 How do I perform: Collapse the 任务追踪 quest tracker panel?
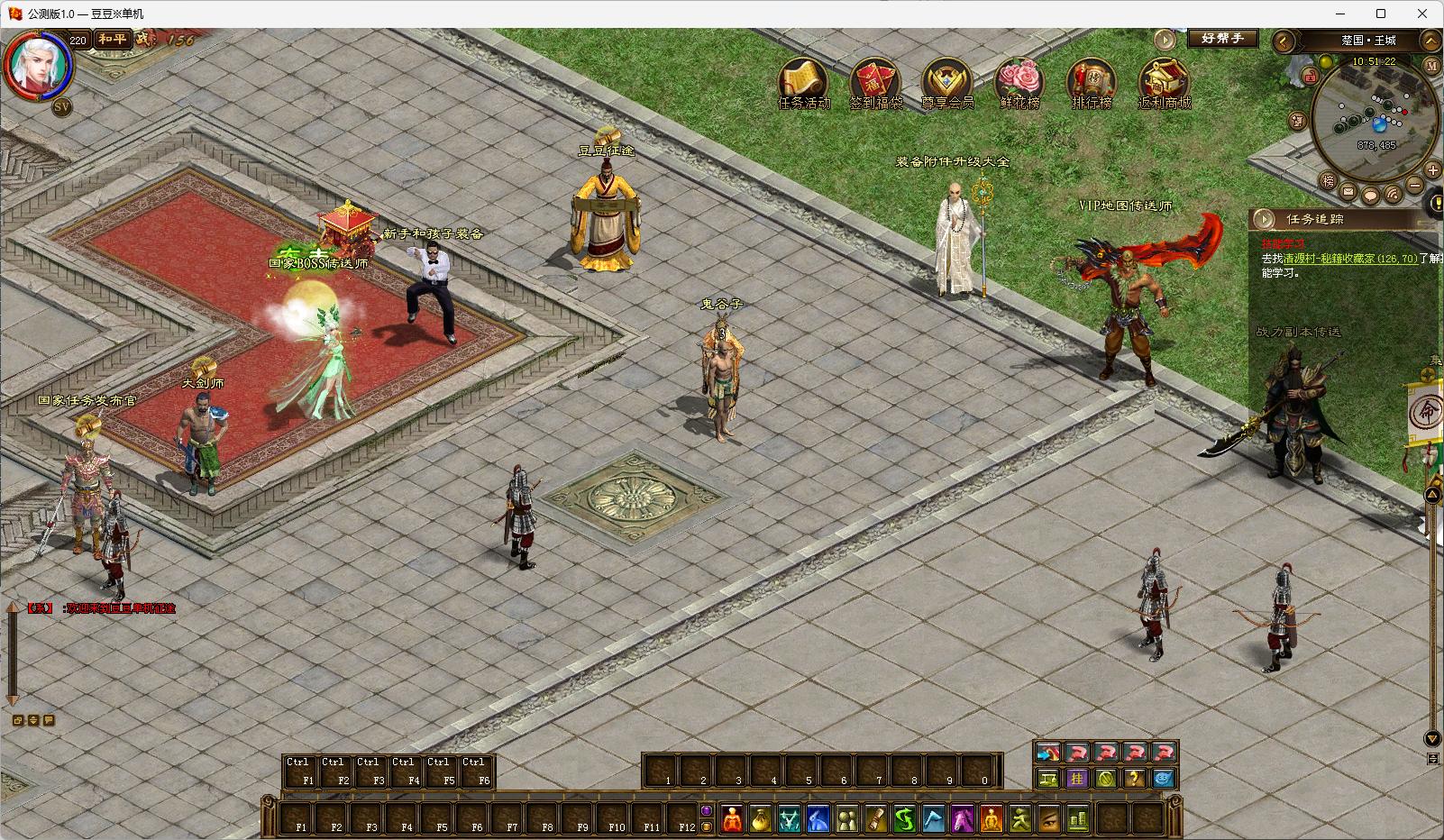[1265, 219]
